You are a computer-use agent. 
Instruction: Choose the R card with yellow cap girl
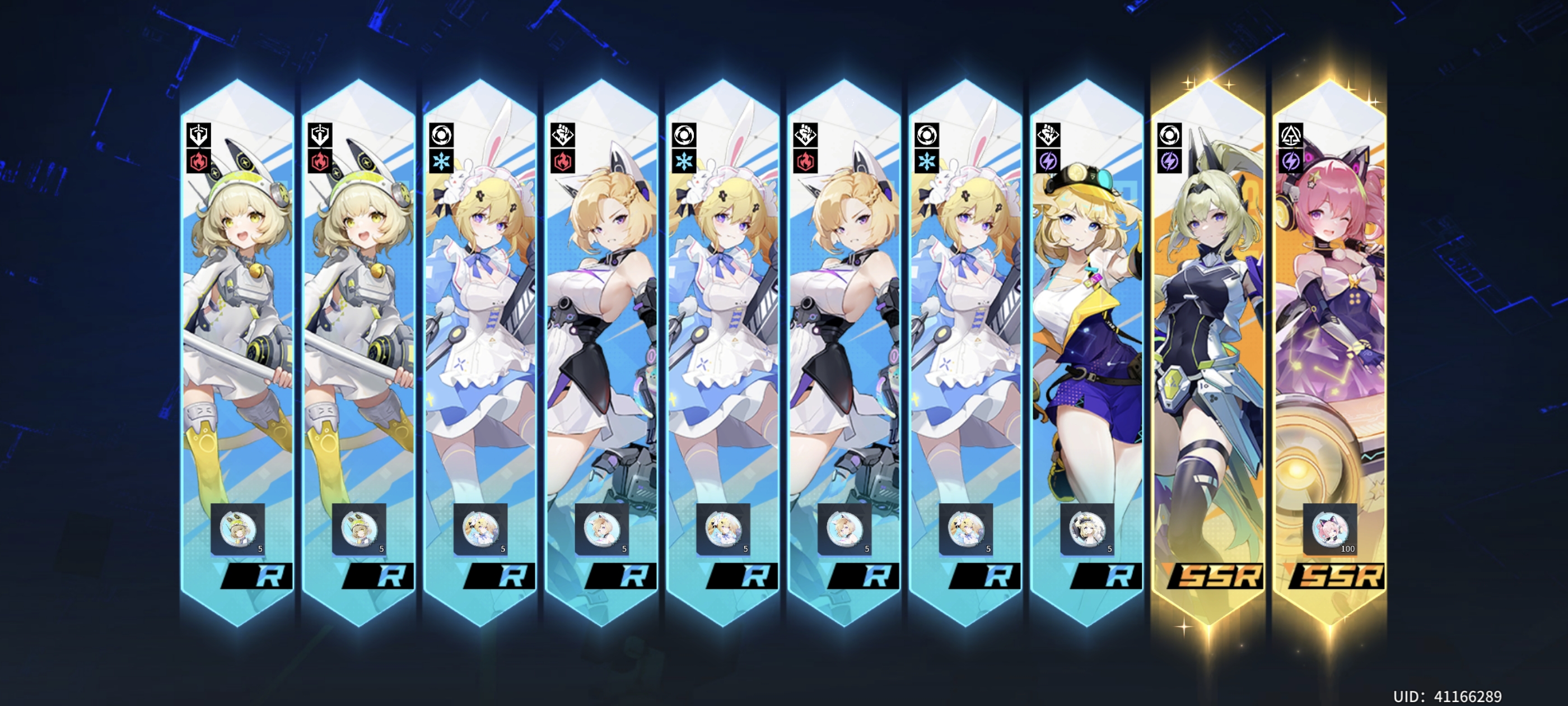click(x=1086, y=341)
